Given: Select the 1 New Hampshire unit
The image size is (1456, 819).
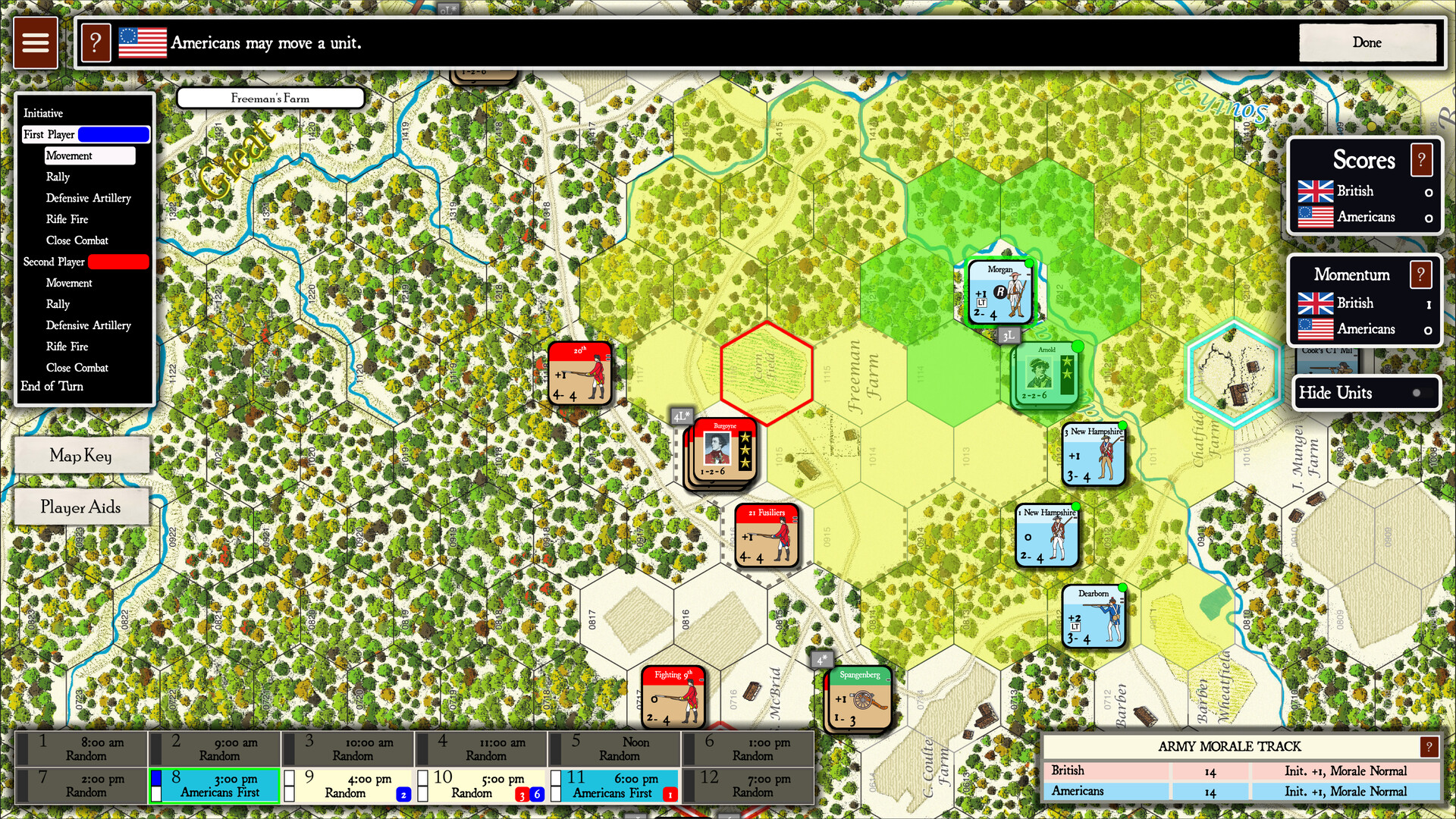Looking at the screenshot, I should pyautogui.click(x=1047, y=535).
